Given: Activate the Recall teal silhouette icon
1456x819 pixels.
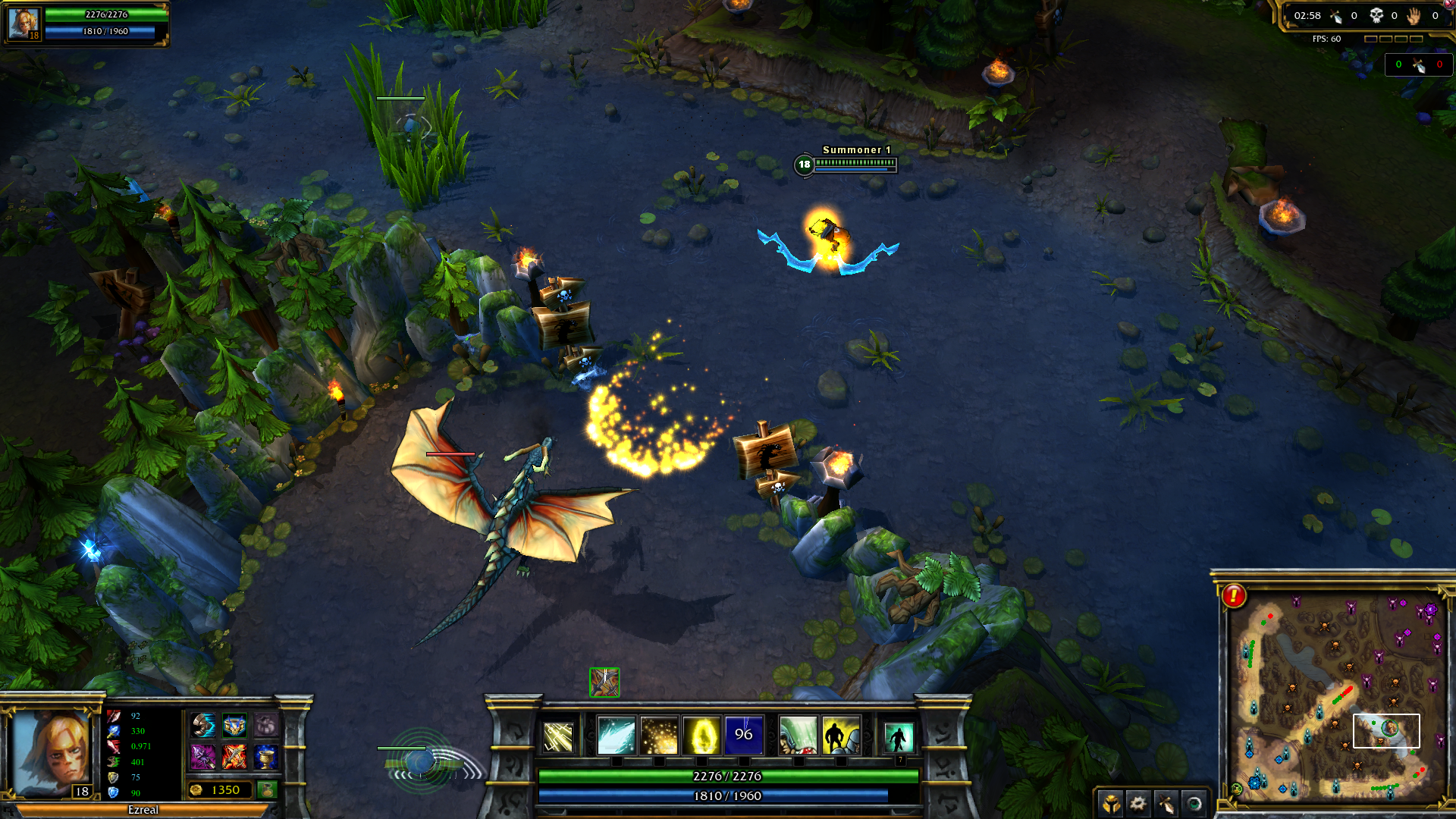Looking at the screenshot, I should pyautogui.click(x=899, y=736).
